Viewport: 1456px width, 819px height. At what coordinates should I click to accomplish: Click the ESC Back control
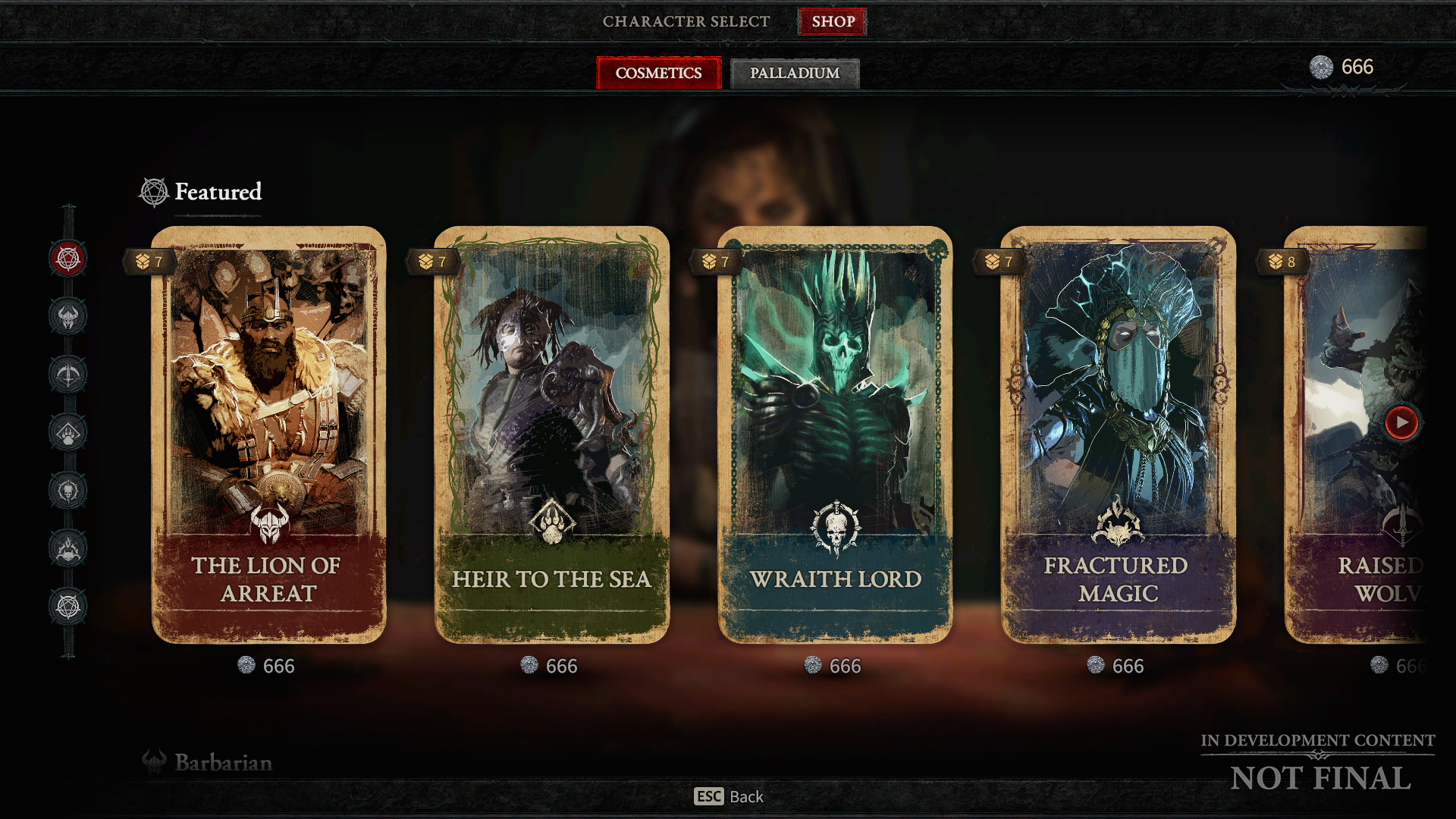pos(728,796)
